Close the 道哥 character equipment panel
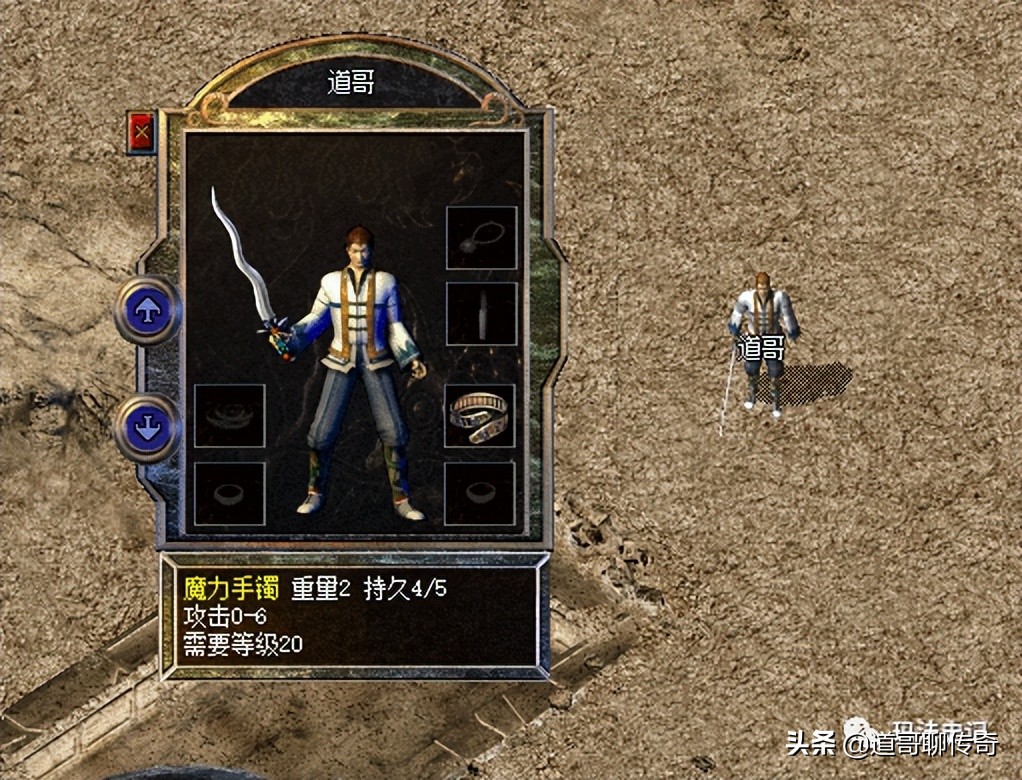 [x=142, y=131]
